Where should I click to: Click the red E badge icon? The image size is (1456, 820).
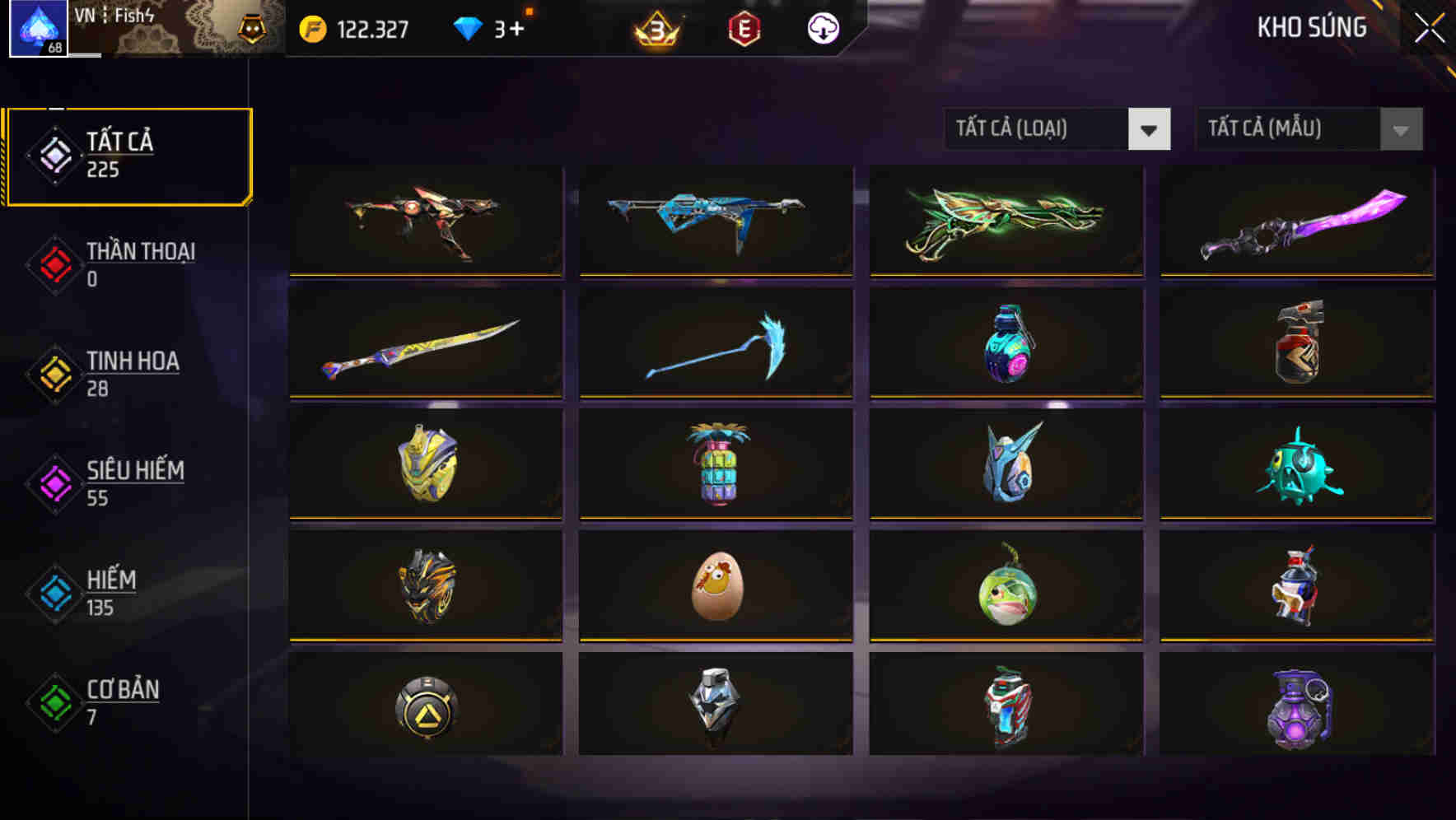click(x=744, y=28)
